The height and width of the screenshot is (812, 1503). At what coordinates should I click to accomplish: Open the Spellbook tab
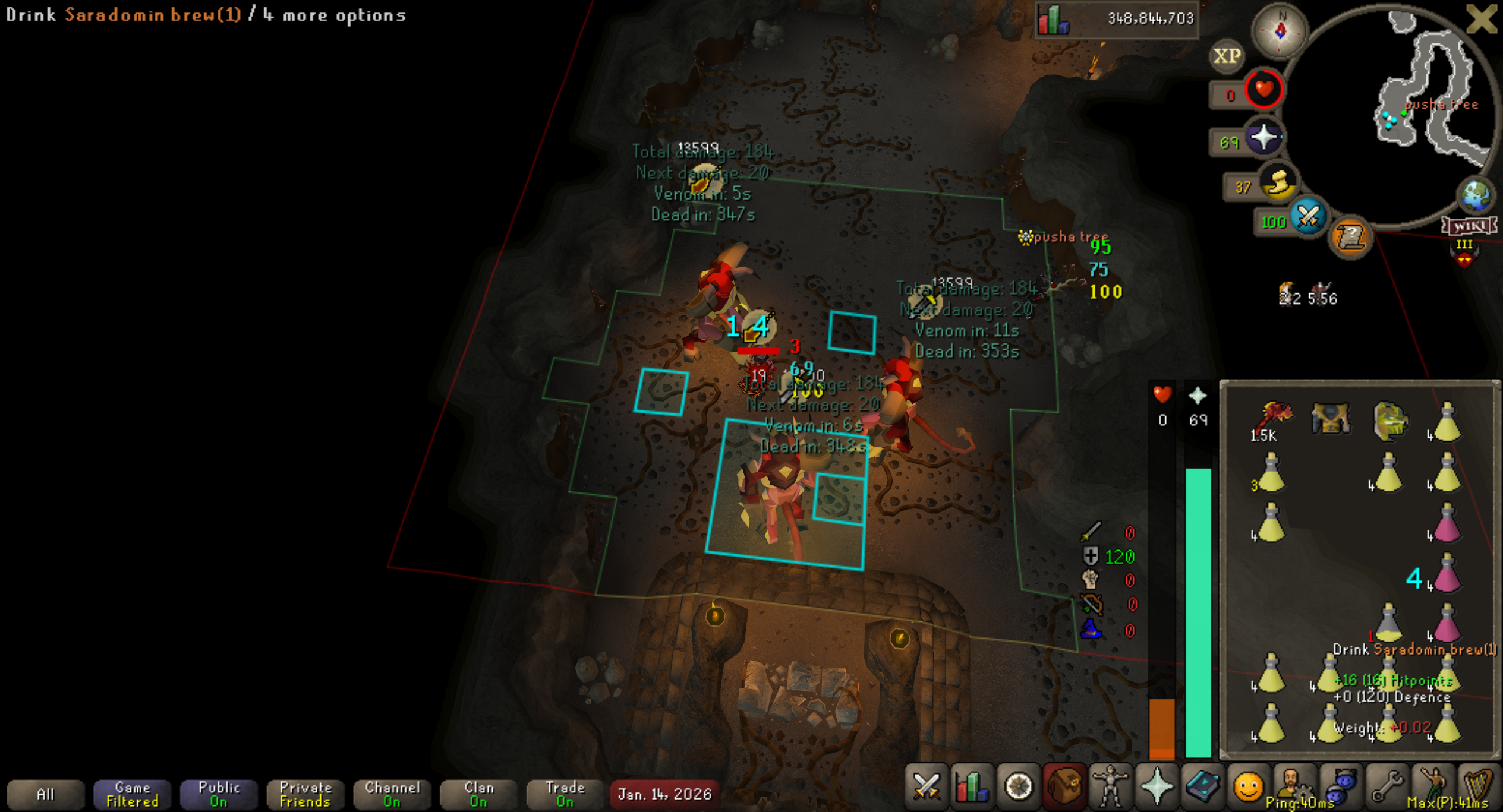(x=1202, y=788)
